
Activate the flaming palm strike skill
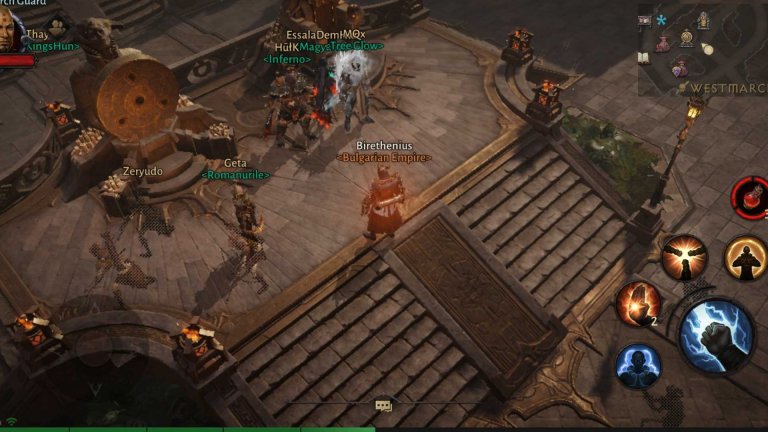point(636,303)
